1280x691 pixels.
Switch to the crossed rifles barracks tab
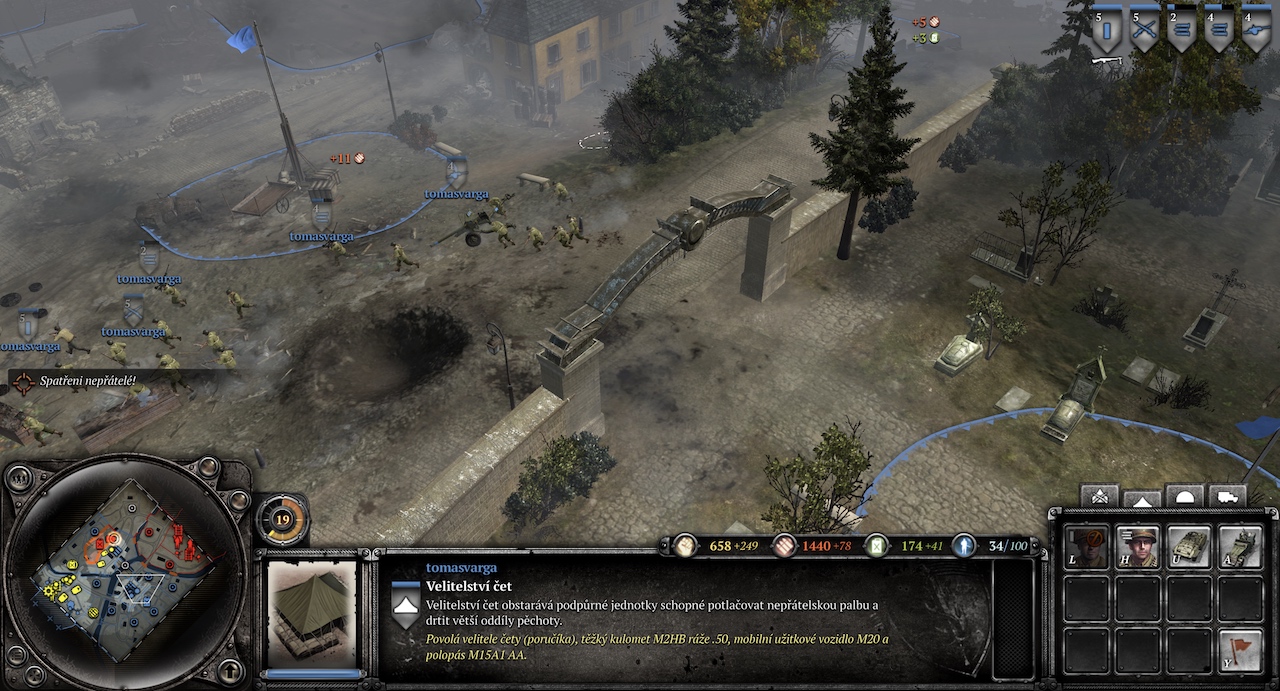click(x=1101, y=497)
